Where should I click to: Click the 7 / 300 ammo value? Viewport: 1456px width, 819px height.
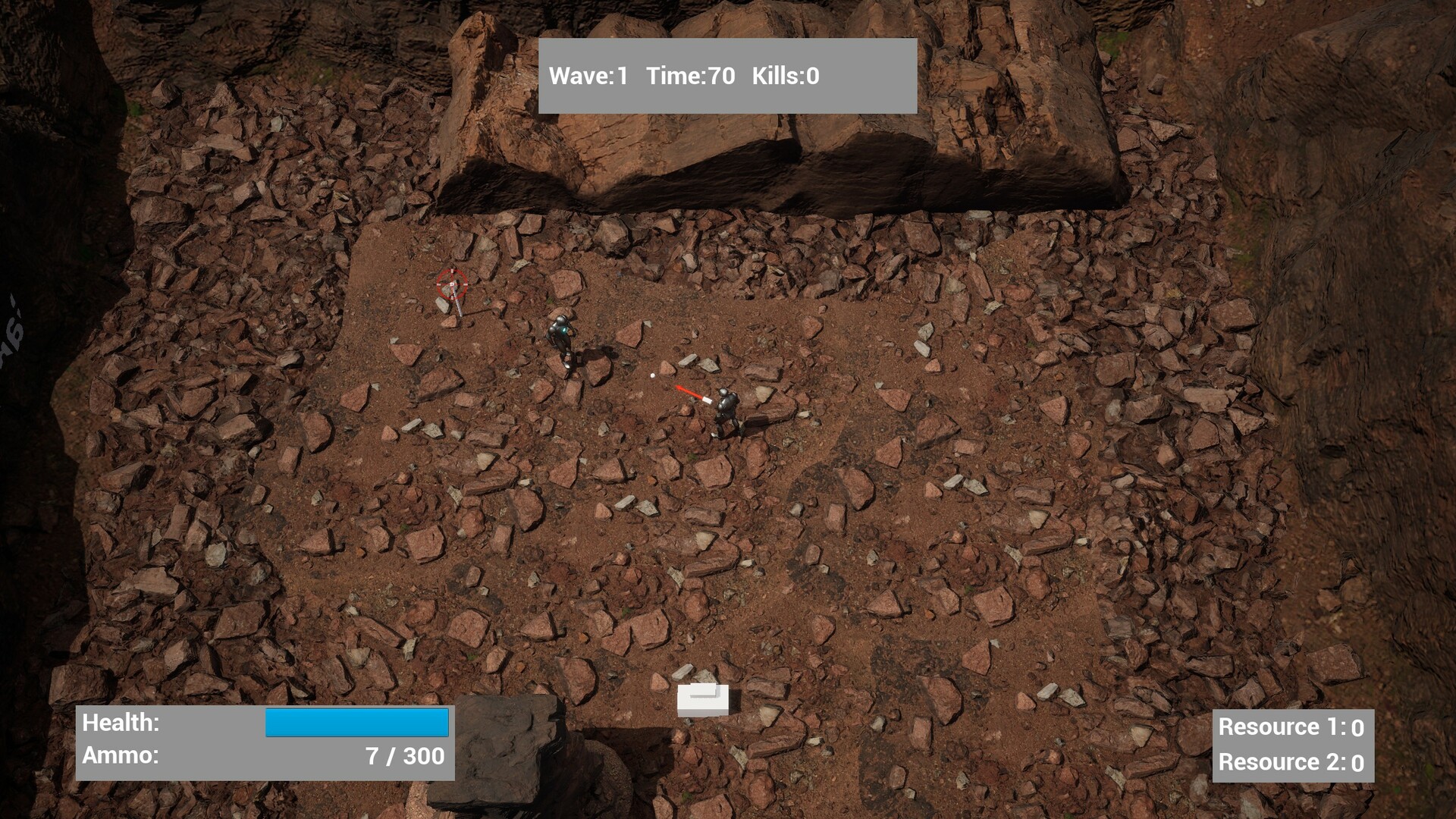pyautogui.click(x=406, y=756)
